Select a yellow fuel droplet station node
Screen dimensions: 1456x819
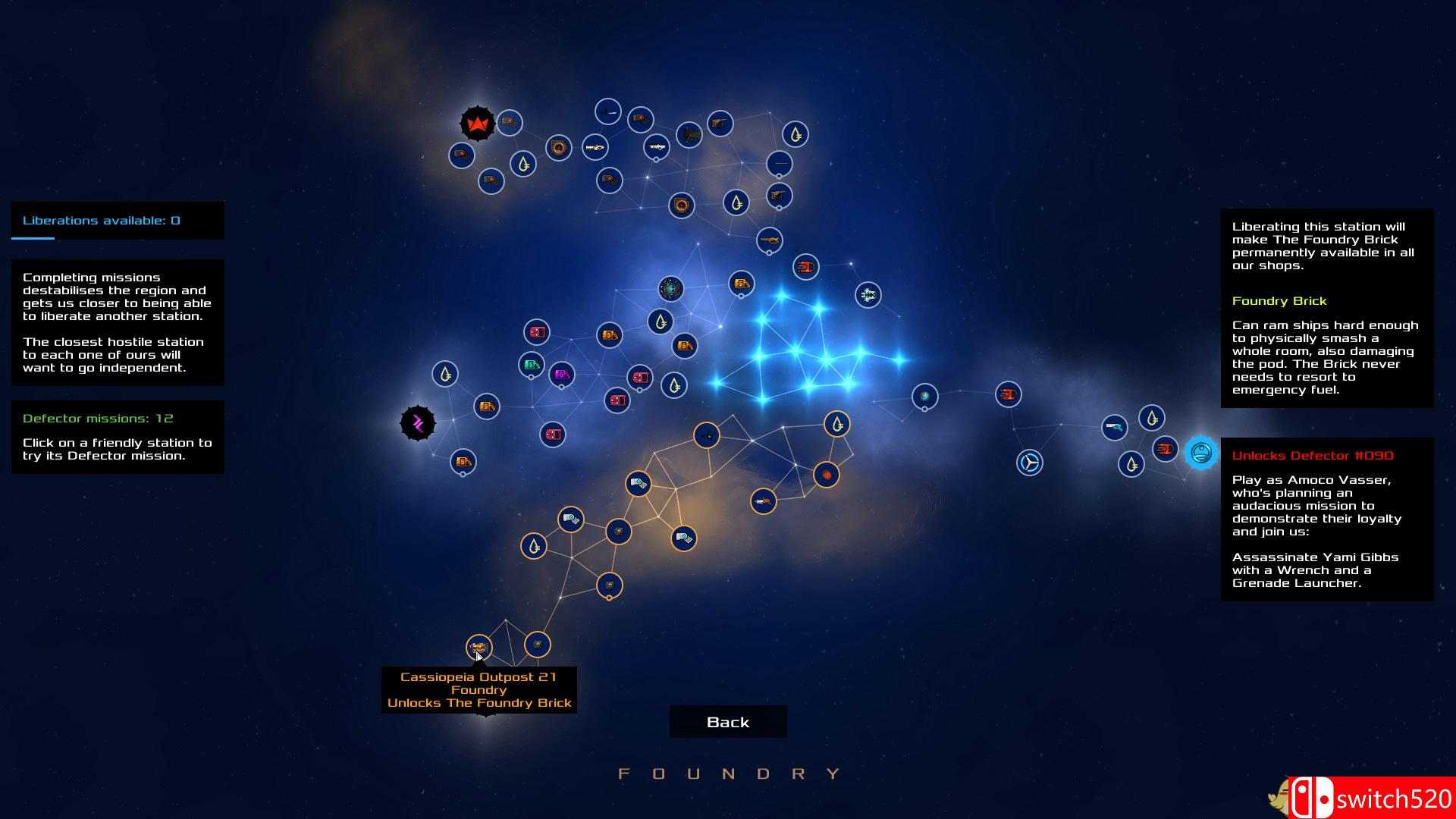795,135
